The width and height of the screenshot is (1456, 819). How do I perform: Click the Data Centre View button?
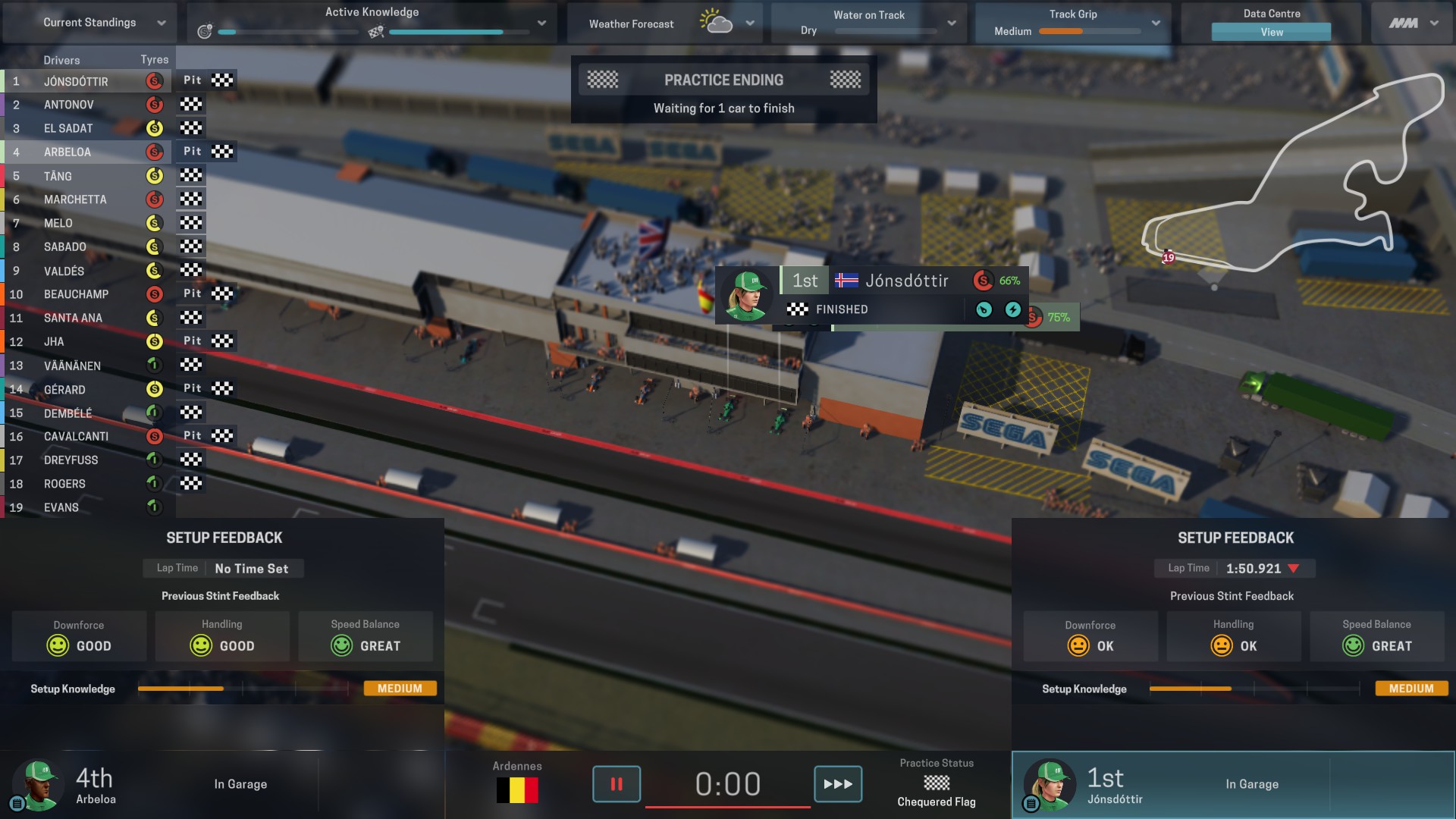tap(1271, 32)
